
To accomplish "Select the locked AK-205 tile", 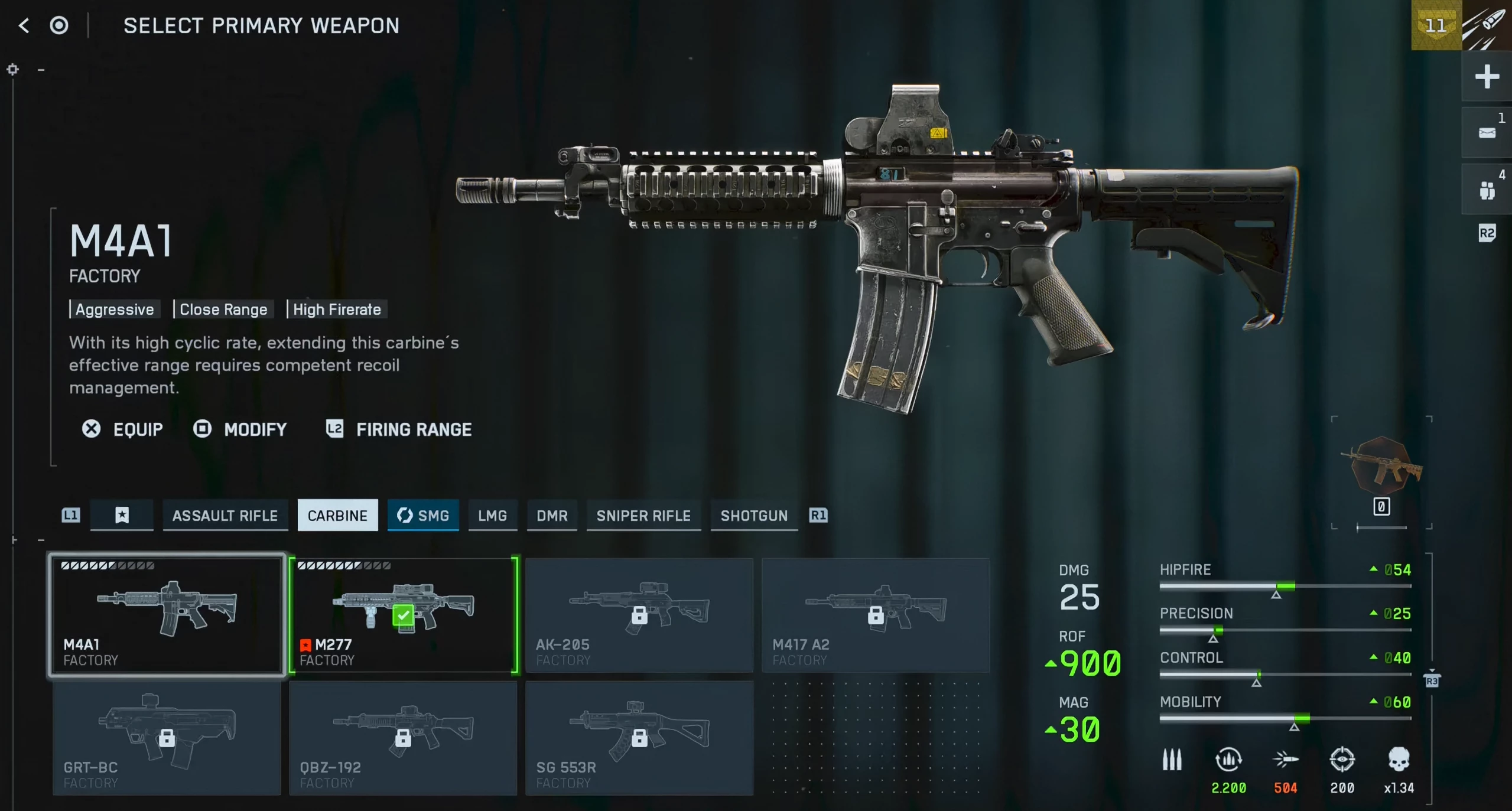I will tap(639, 615).
